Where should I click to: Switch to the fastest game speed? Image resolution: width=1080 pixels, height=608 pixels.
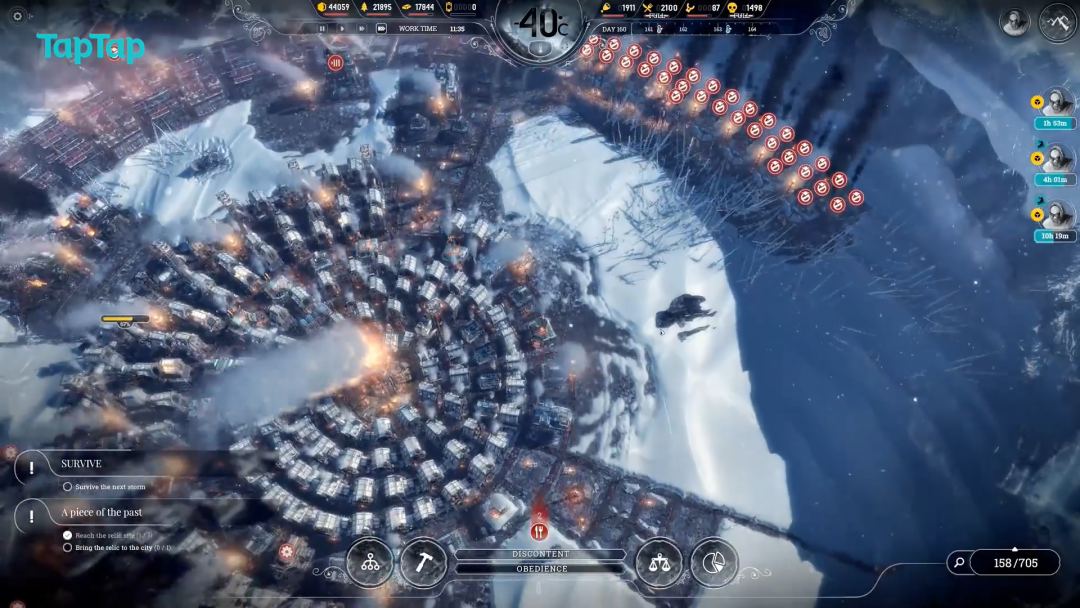click(x=381, y=29)
